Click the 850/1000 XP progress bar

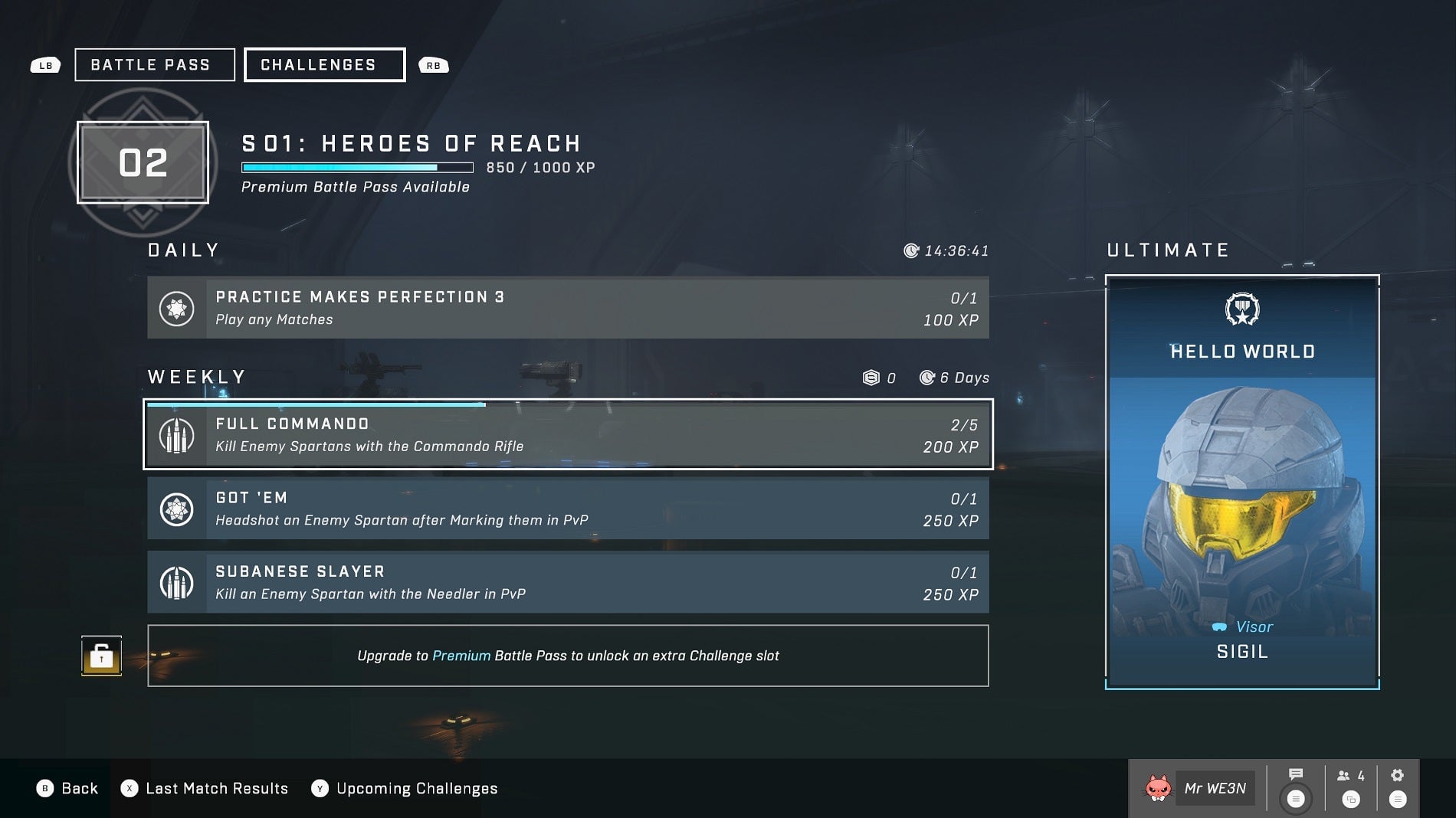[x=357, y=166]
